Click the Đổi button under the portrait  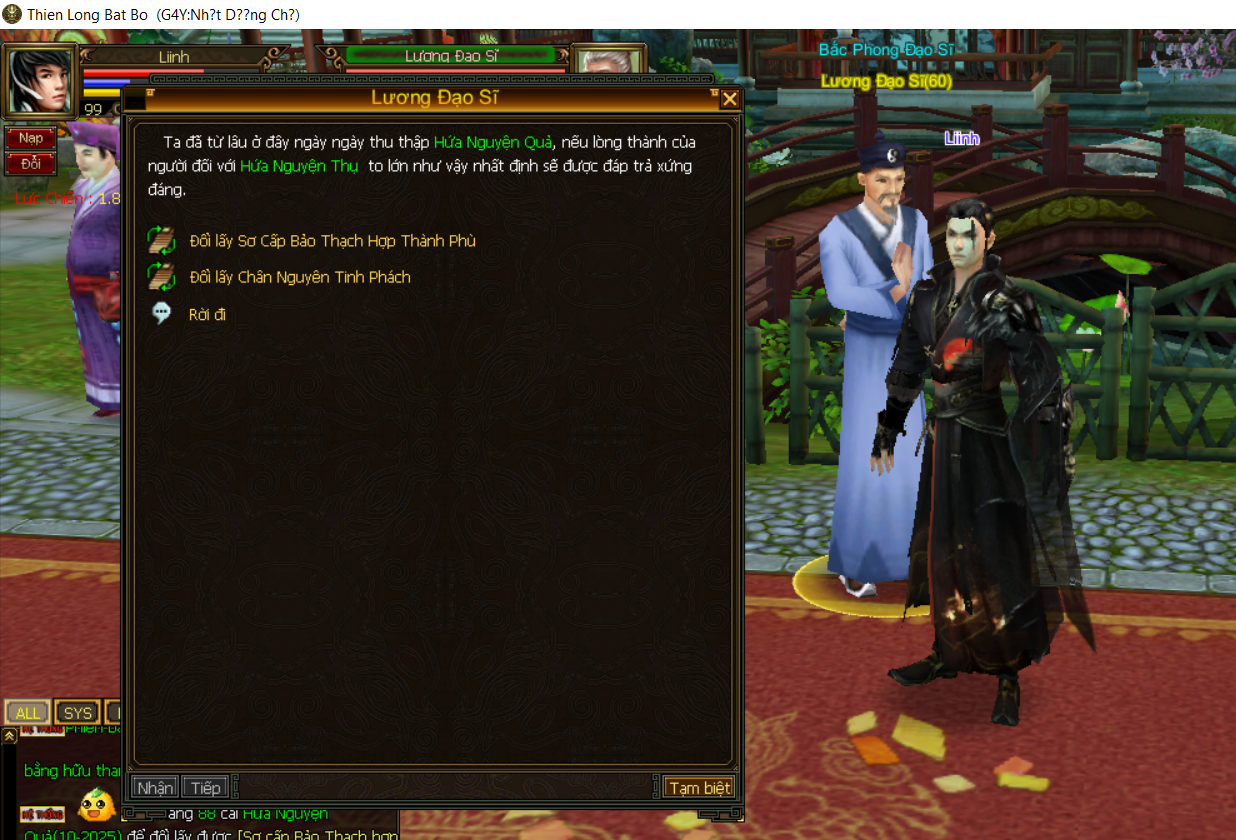coord(31,163)
